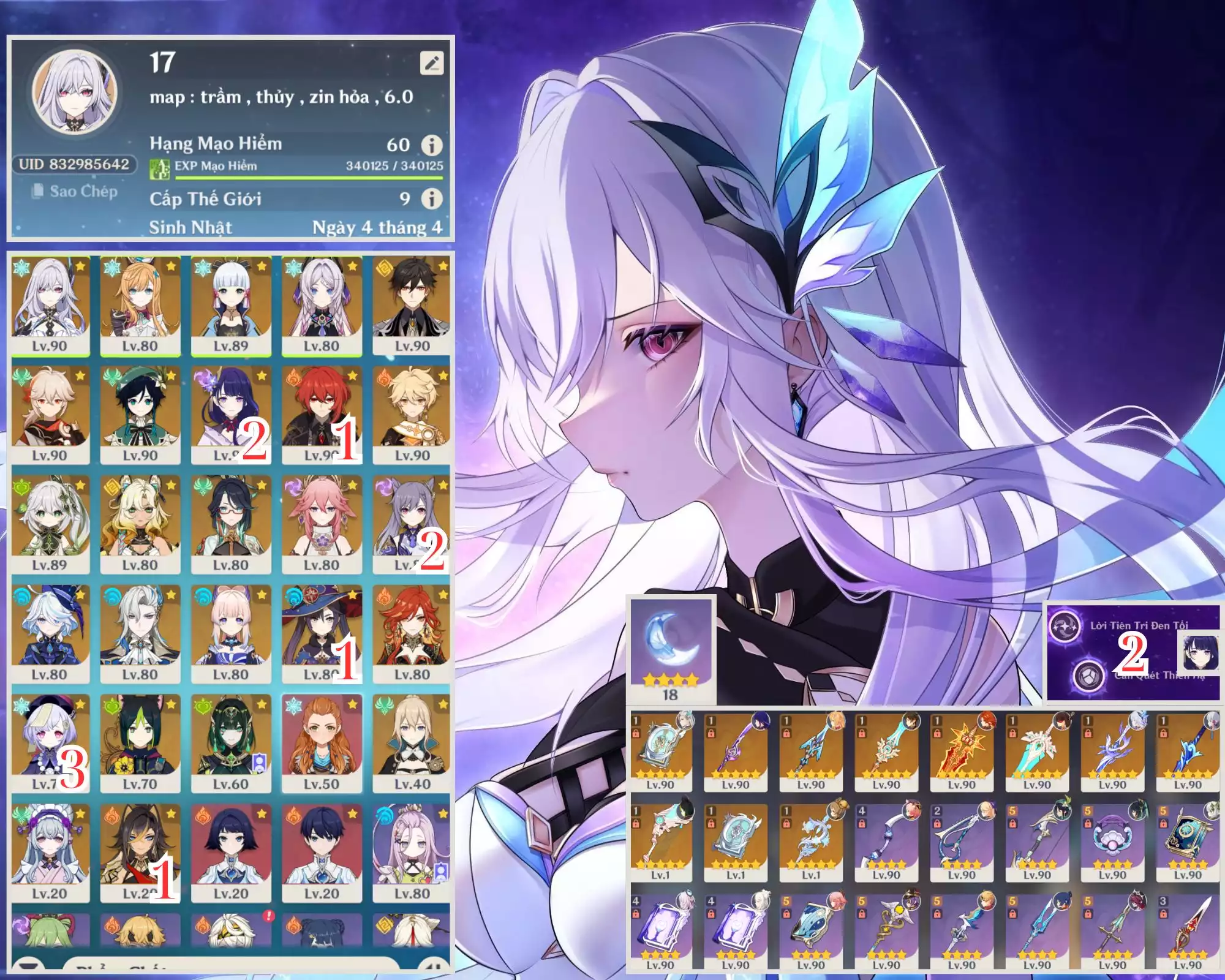Select the Nahida character card
Image resolution: width=1225 pixels, height=980 pixels.
click(50, 524)
